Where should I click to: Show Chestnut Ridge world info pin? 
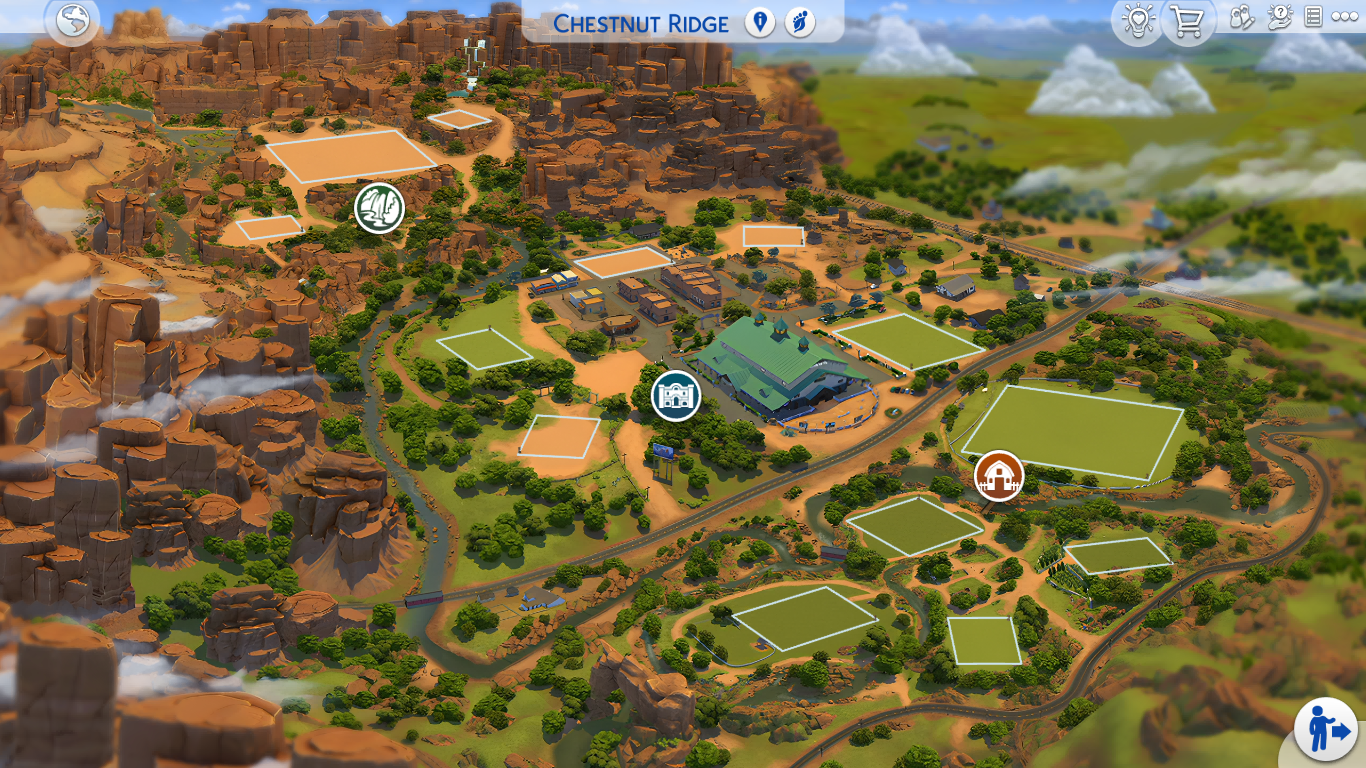tap(760, 22)
